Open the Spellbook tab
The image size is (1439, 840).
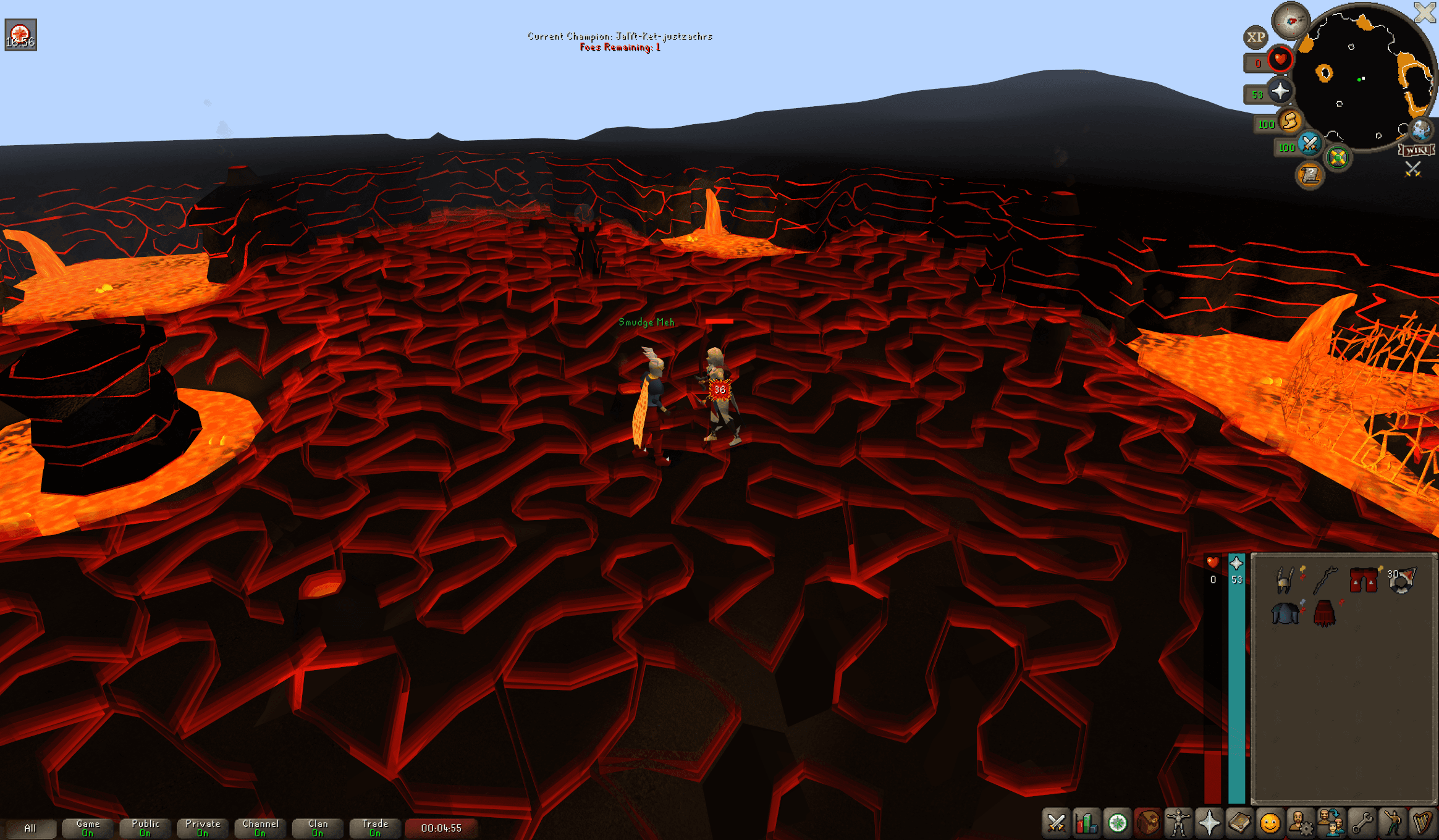[1239, 823]
